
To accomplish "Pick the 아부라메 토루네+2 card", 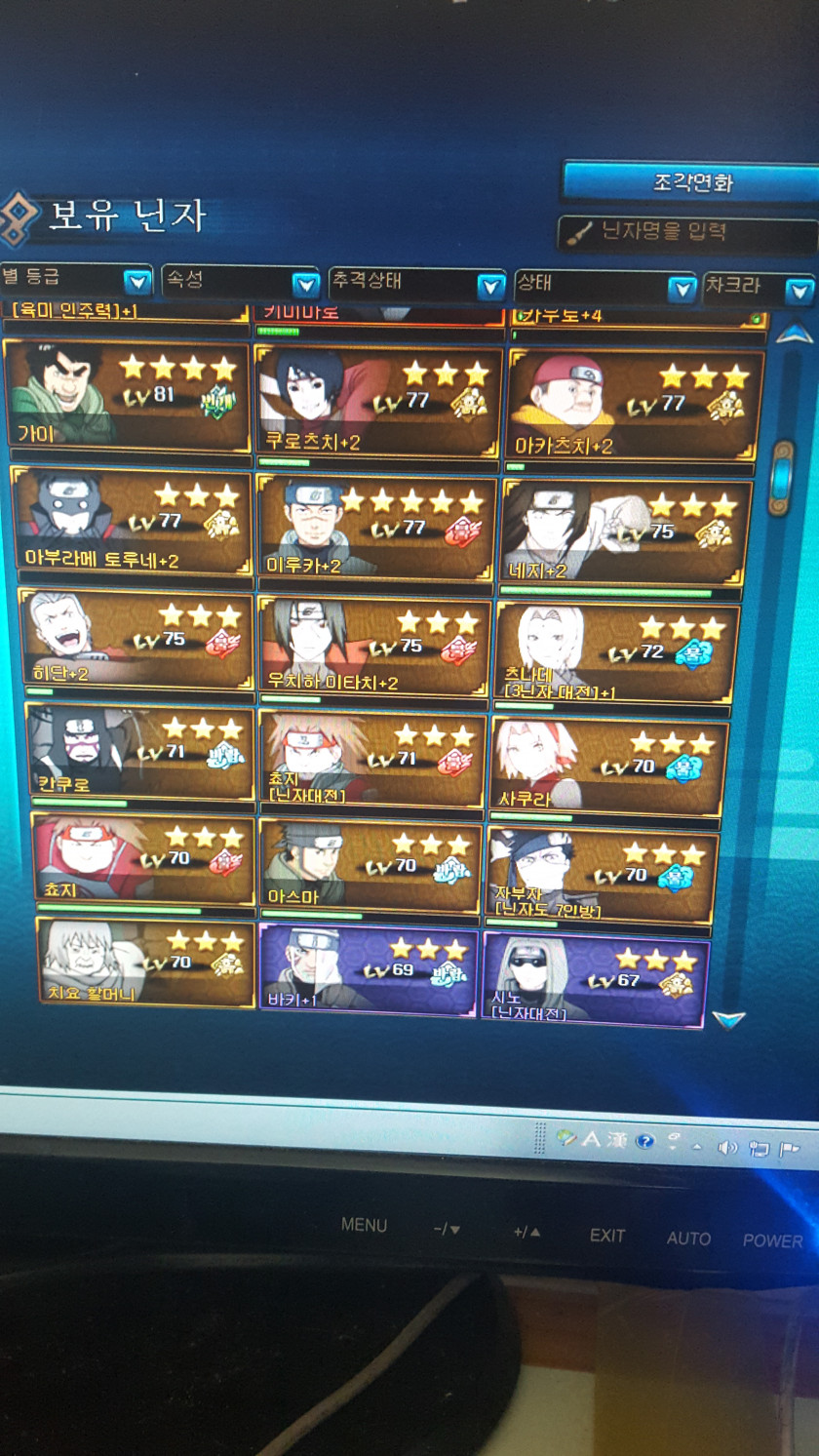I will click(x=132, y=522).
